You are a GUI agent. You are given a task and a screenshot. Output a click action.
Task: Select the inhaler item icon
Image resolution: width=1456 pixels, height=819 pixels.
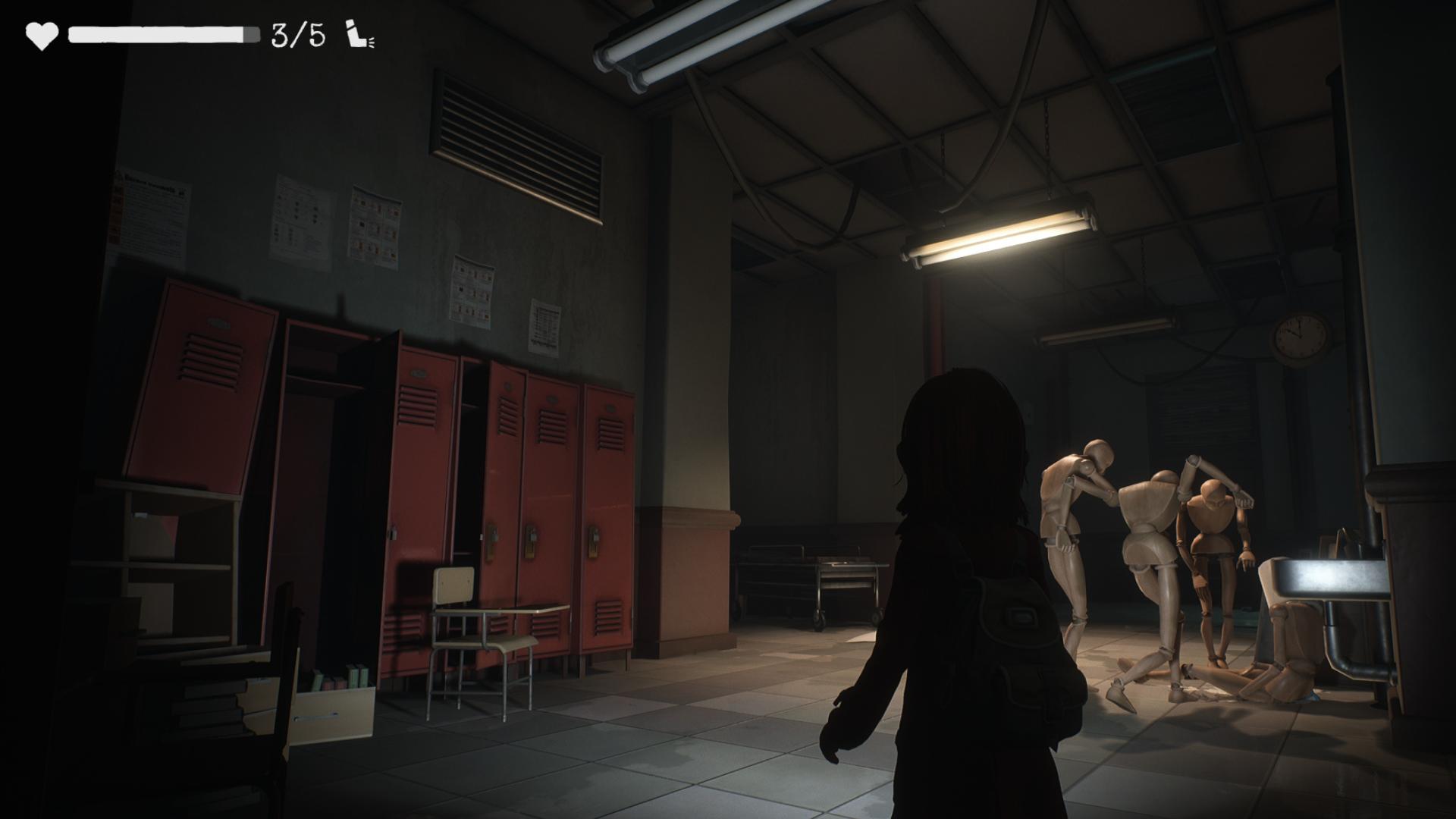359,36
